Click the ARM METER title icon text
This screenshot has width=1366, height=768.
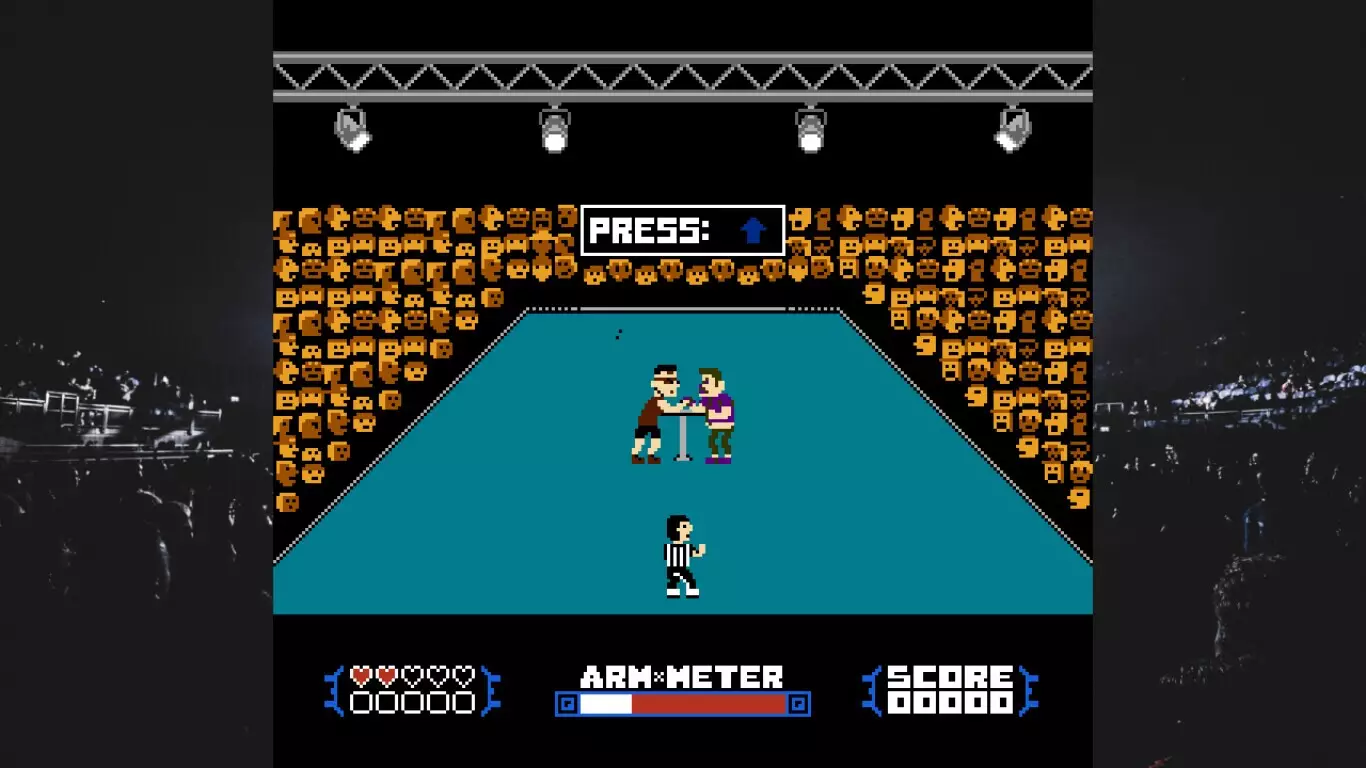[683, 676]
